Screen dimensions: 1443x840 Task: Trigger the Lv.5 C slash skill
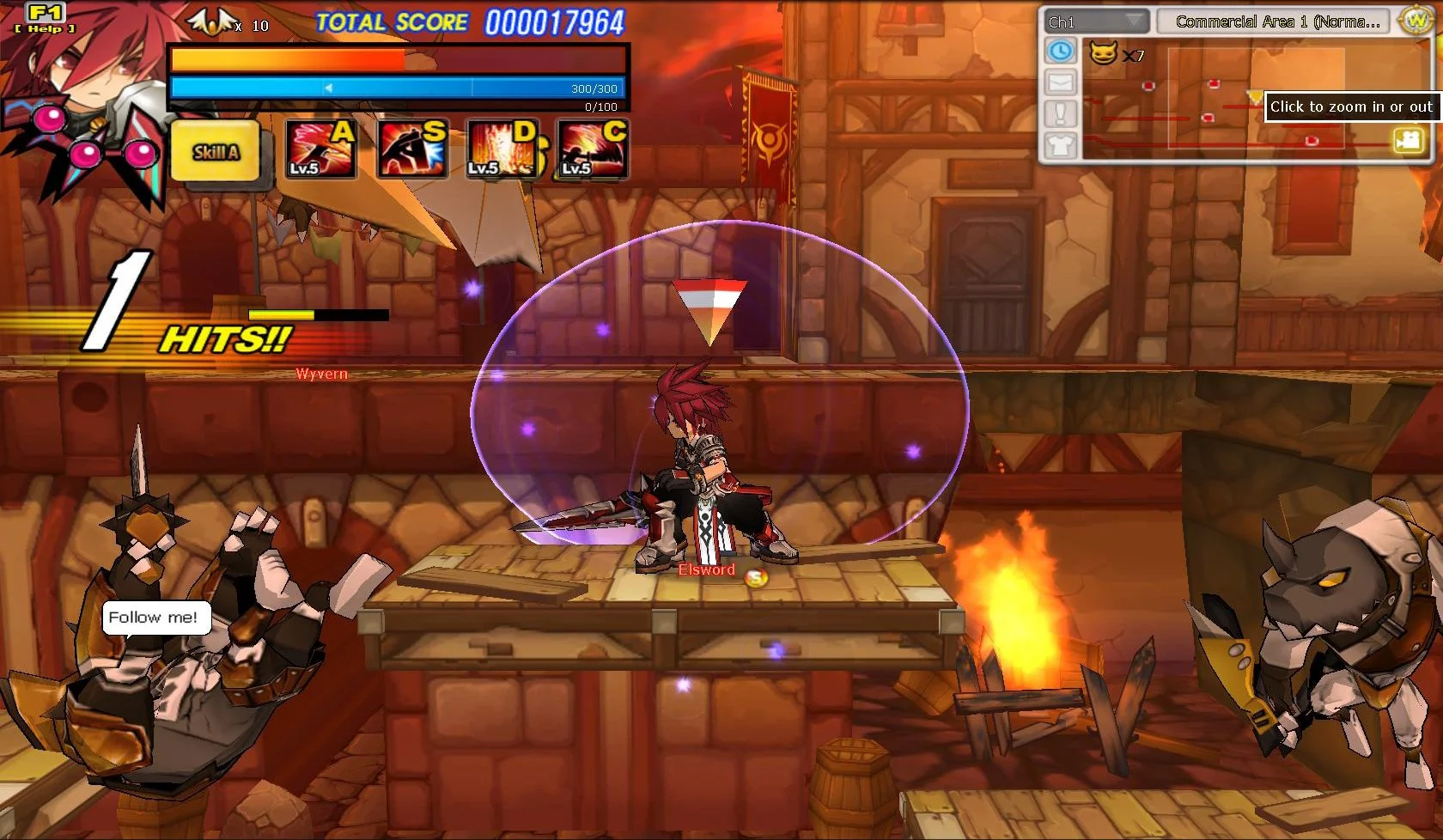[592, 149]
